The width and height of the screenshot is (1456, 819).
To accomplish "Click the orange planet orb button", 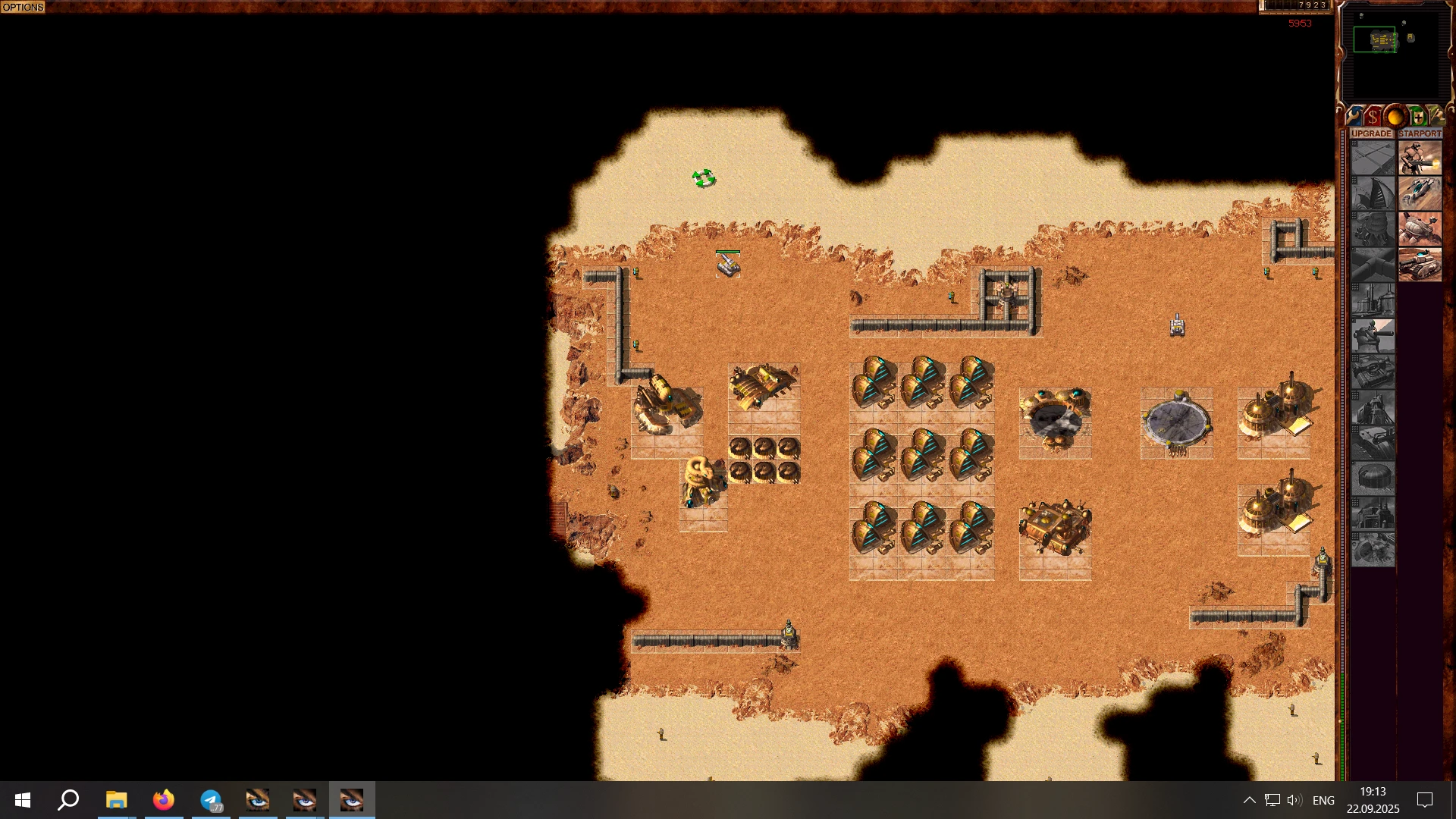I will [1395, 117].
